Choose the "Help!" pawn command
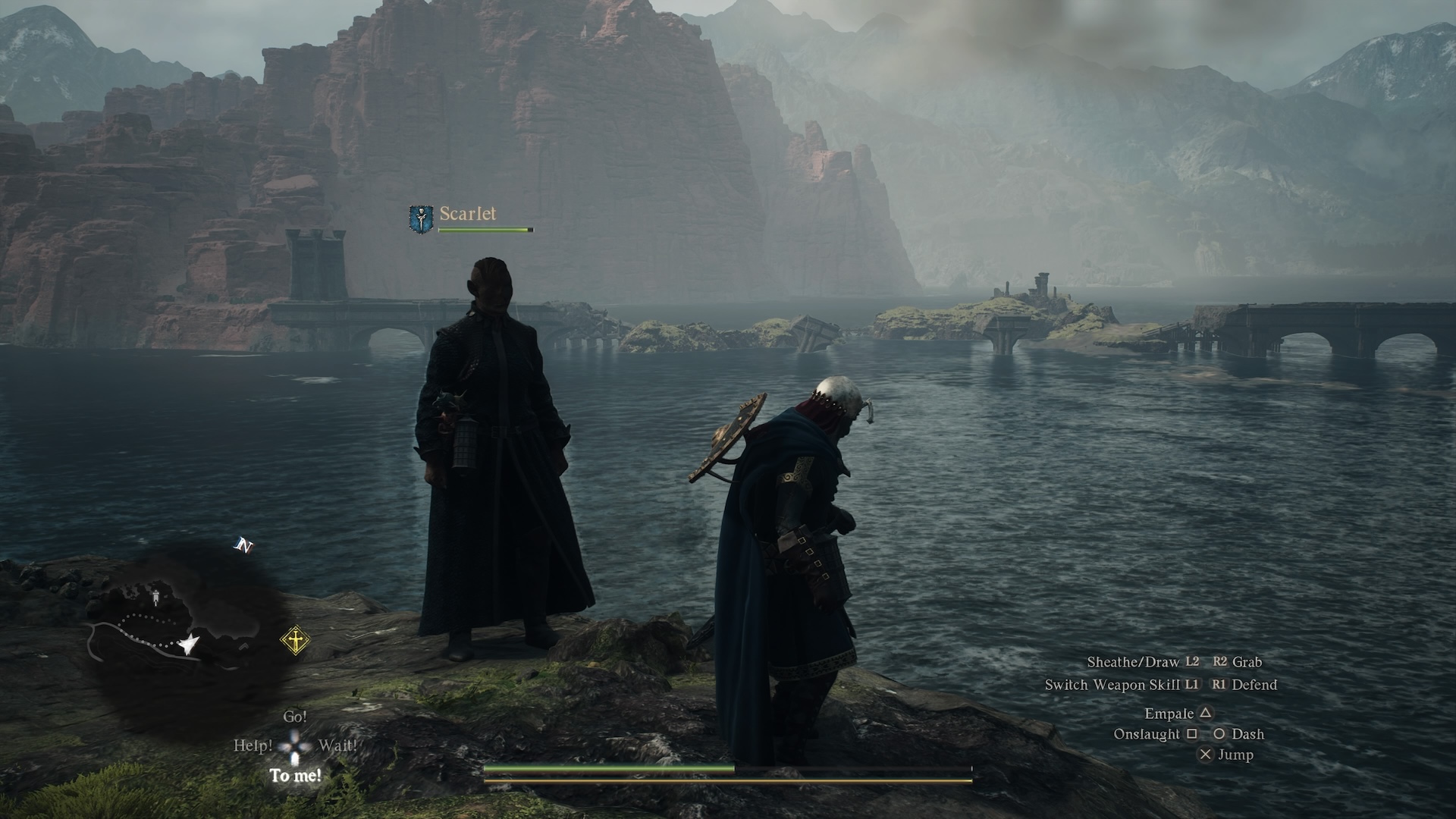Screen dimensions: 1456x819 [x=253, y=745]
